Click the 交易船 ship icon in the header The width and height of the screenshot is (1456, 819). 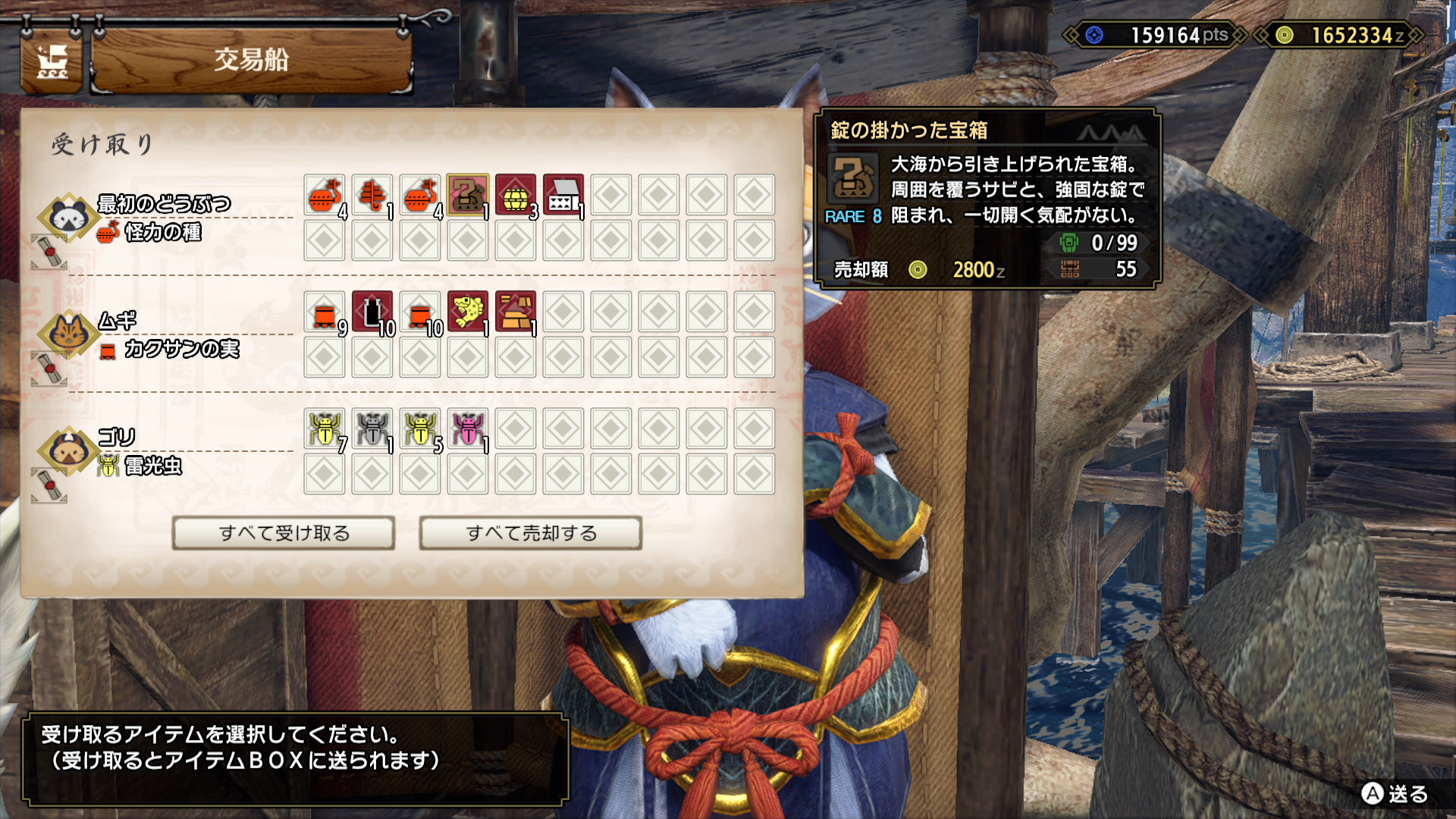point(52,62)
